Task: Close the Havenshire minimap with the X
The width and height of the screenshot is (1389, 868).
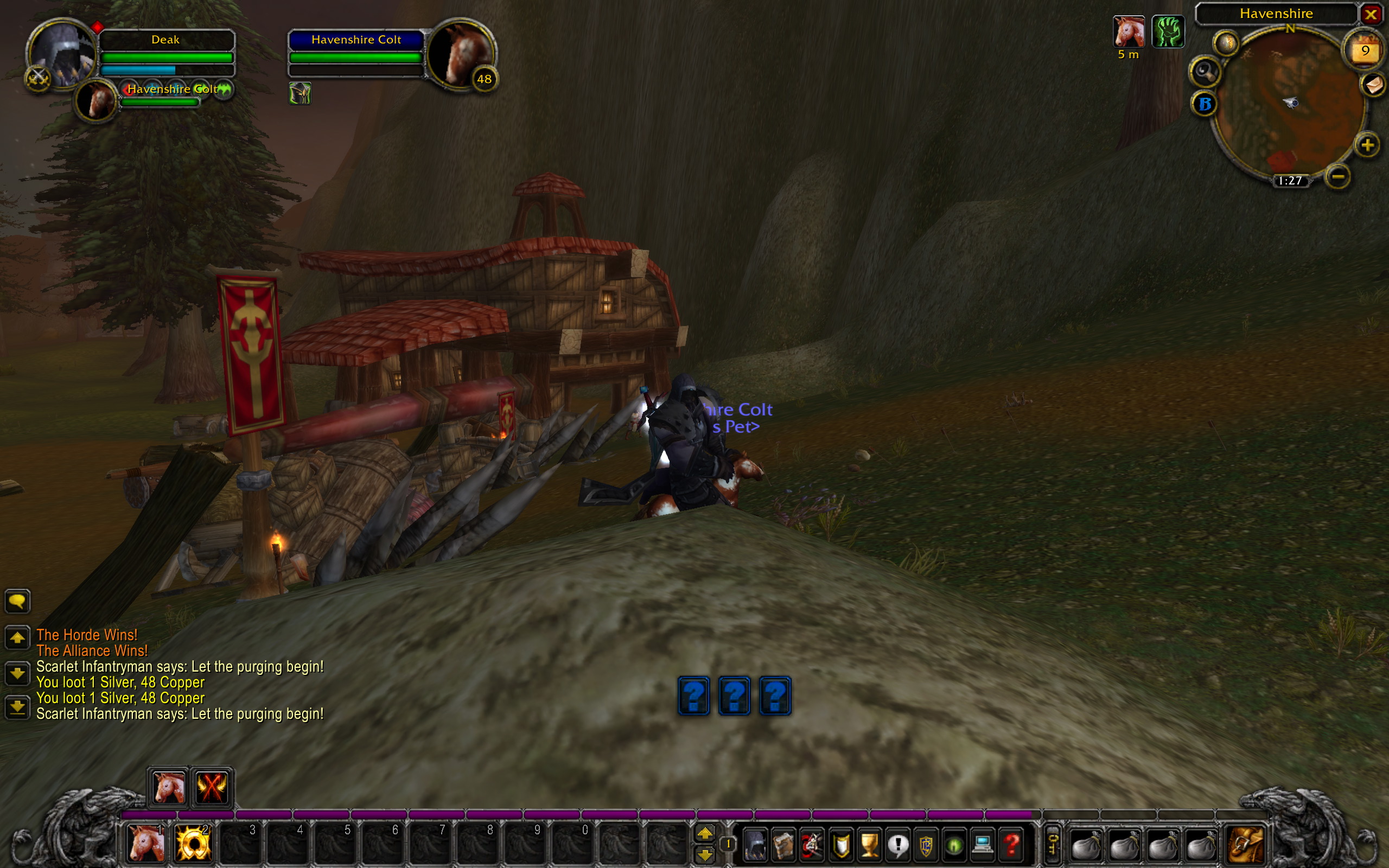Action: click(x=1371, y=14)
